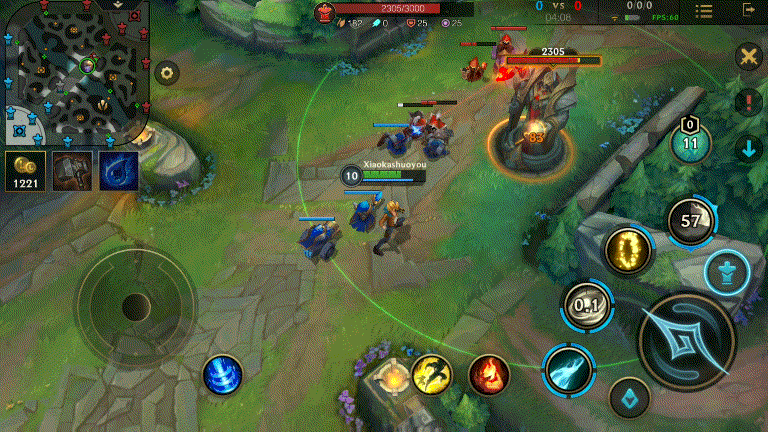768x432 pixels.
Task: Open settings with the gear icon
Action: click(x=166, y=72)
